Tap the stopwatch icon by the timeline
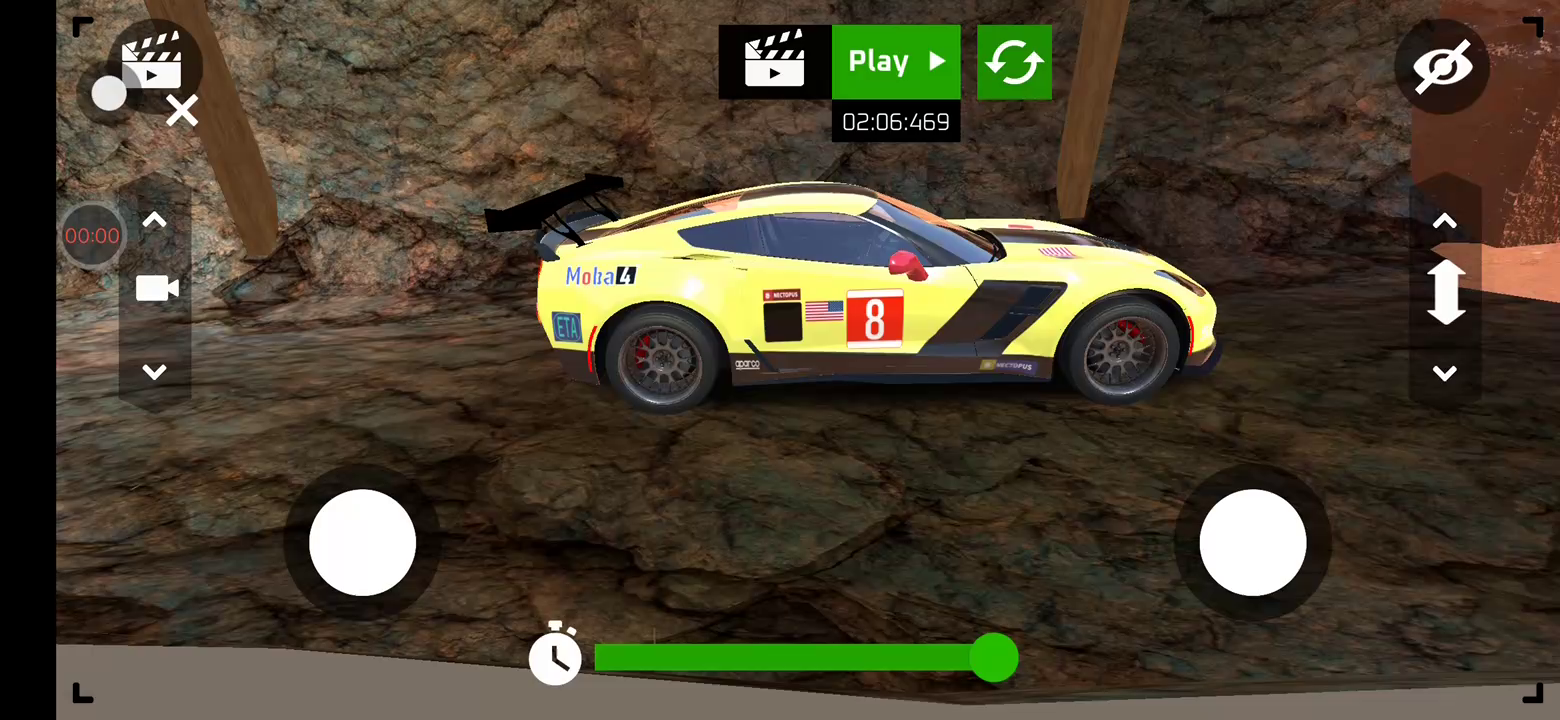This screenshot has height=720, width=1560. [555, 656]
